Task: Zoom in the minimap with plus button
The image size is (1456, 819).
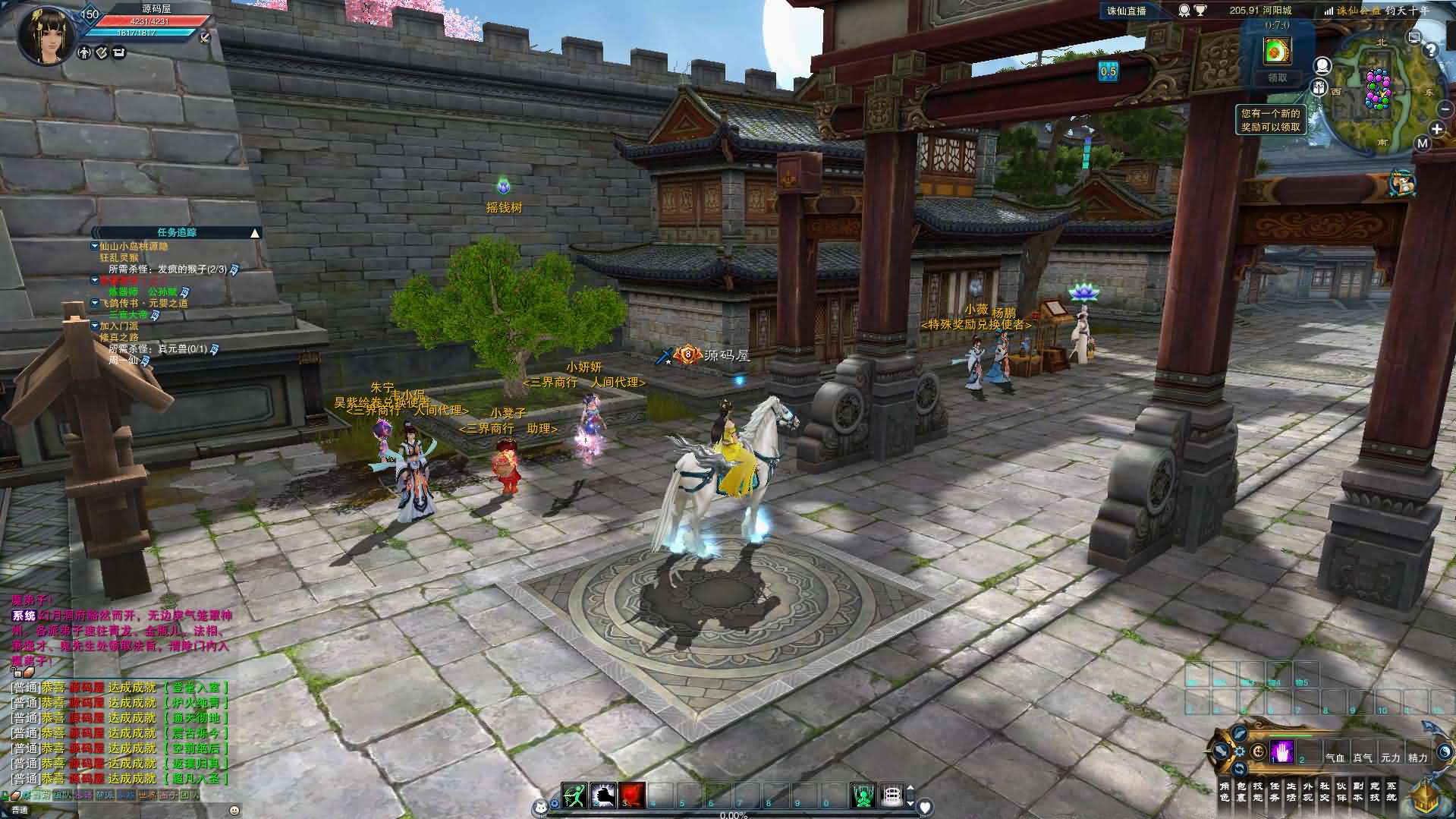Action: click(1437, 129)
